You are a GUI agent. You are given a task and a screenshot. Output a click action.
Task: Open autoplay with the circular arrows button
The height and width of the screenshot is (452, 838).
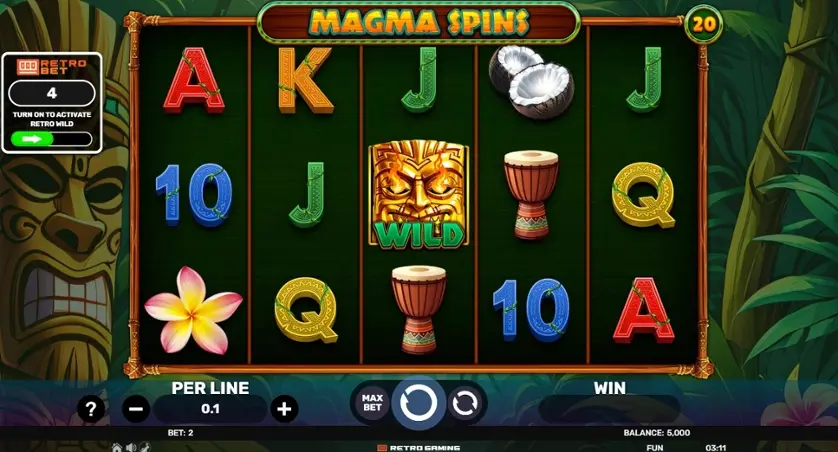point(465,403)
